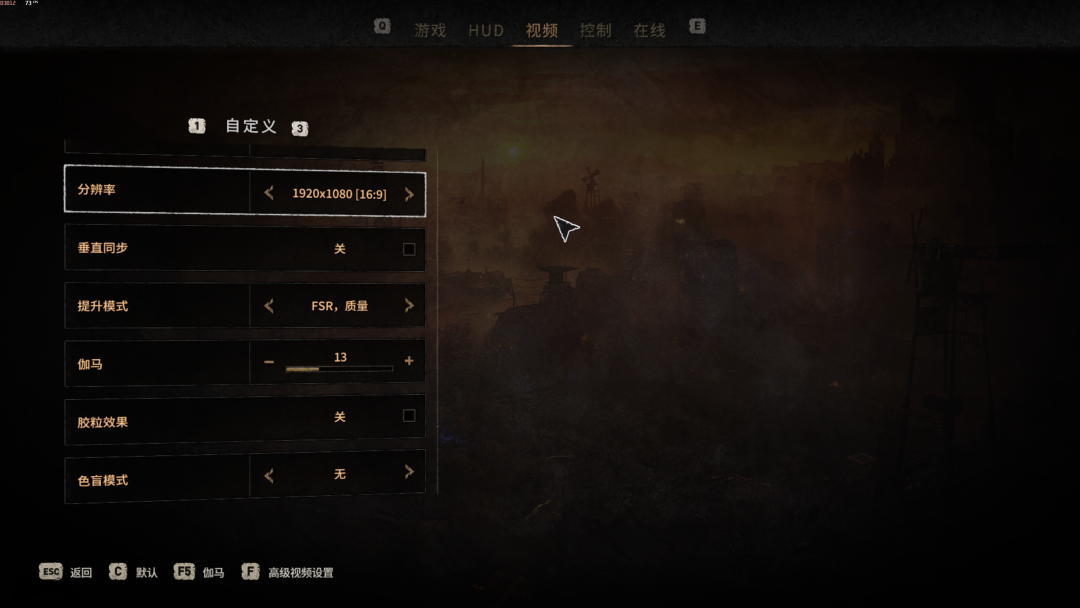Toggle the 垂直同步 checkbox
Viewport: 1080px width, 608px height.
pos(409,249)
